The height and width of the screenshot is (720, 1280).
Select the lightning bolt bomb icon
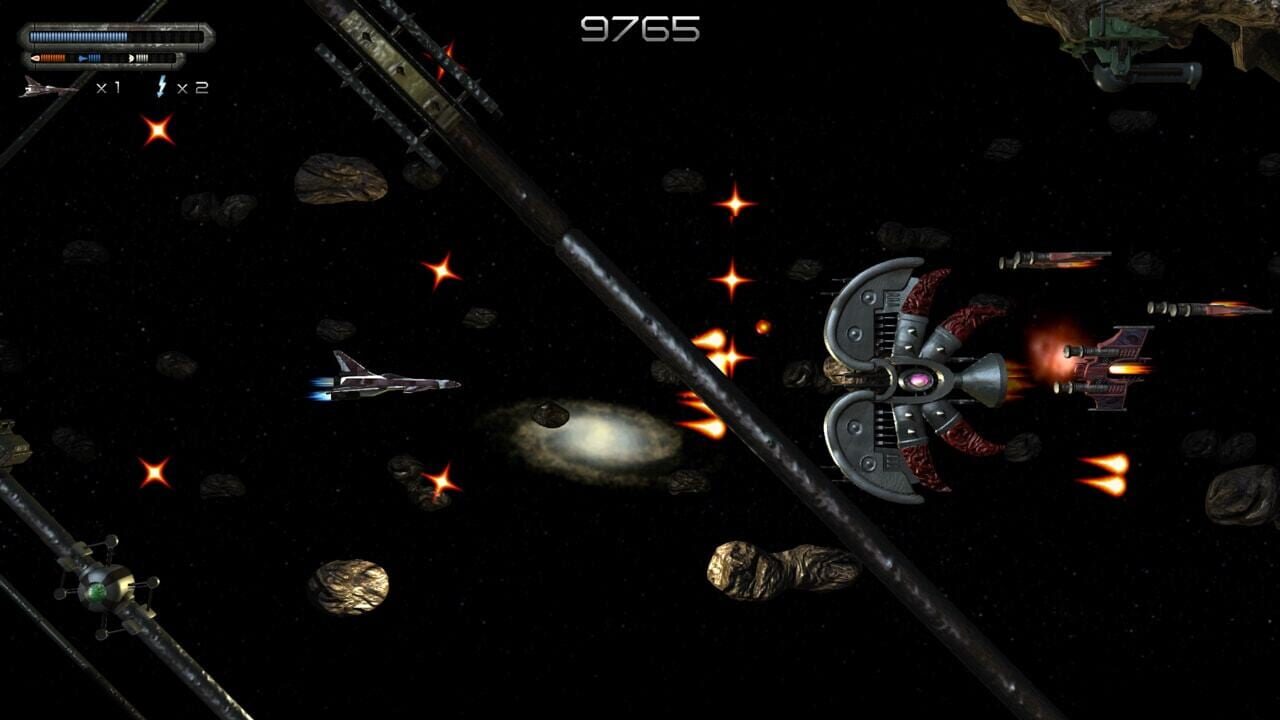point(161,86)
